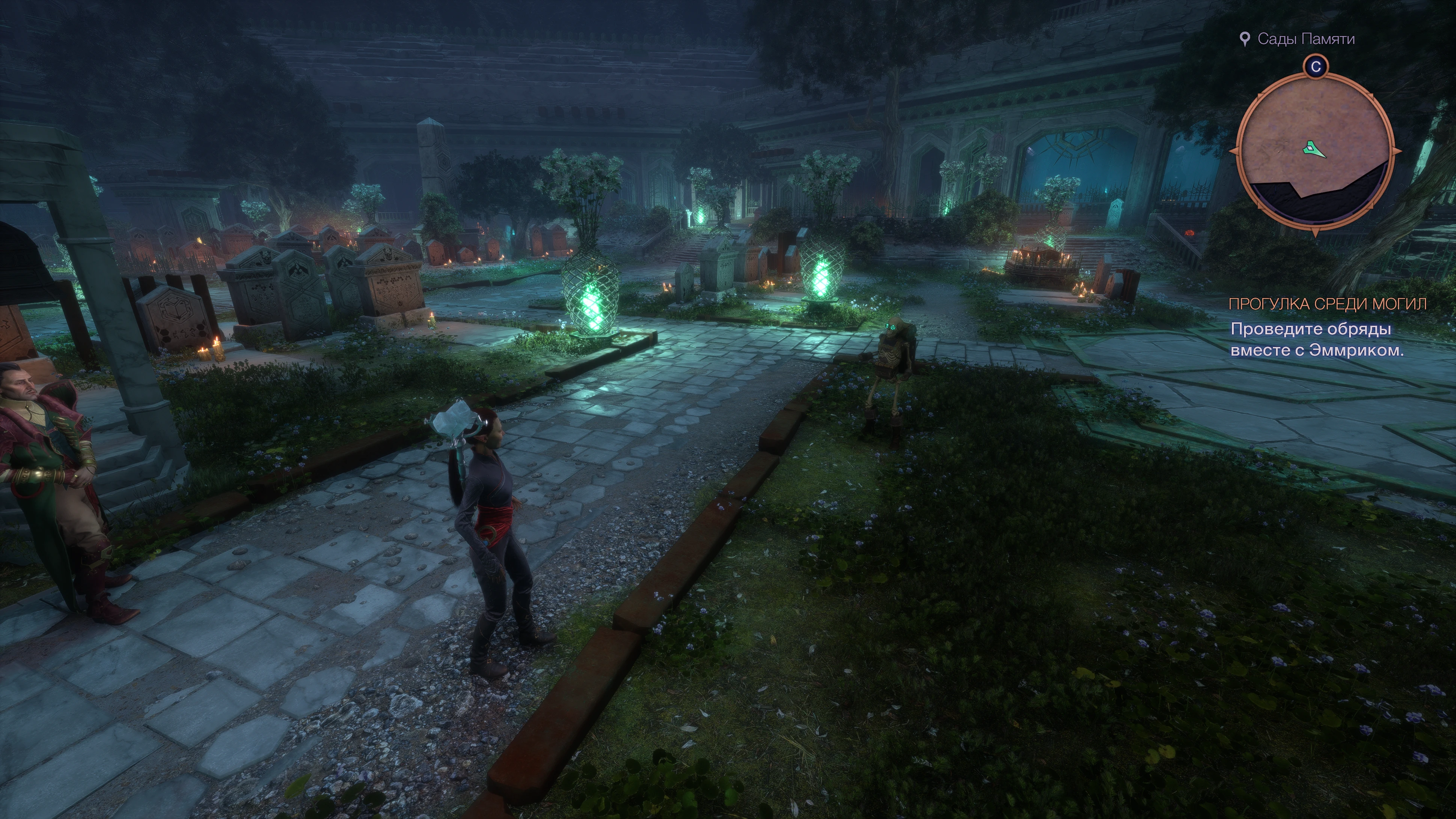The height and width of the screenshot is (819, 1456).
Task: Click the 'Сады Памяти' location label
Action: coord(1306,39)
